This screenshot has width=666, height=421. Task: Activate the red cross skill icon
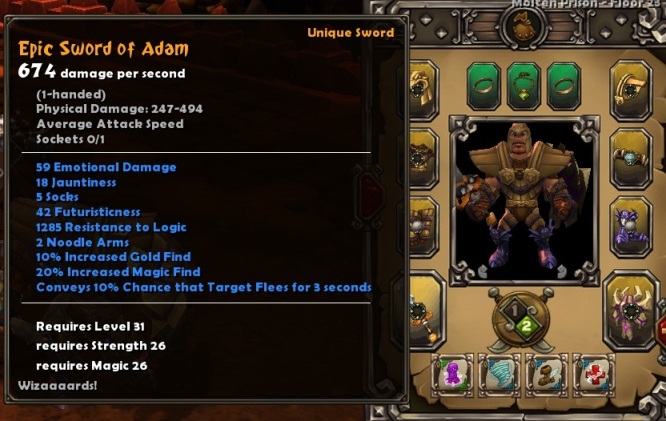click(x=593, y=374)
